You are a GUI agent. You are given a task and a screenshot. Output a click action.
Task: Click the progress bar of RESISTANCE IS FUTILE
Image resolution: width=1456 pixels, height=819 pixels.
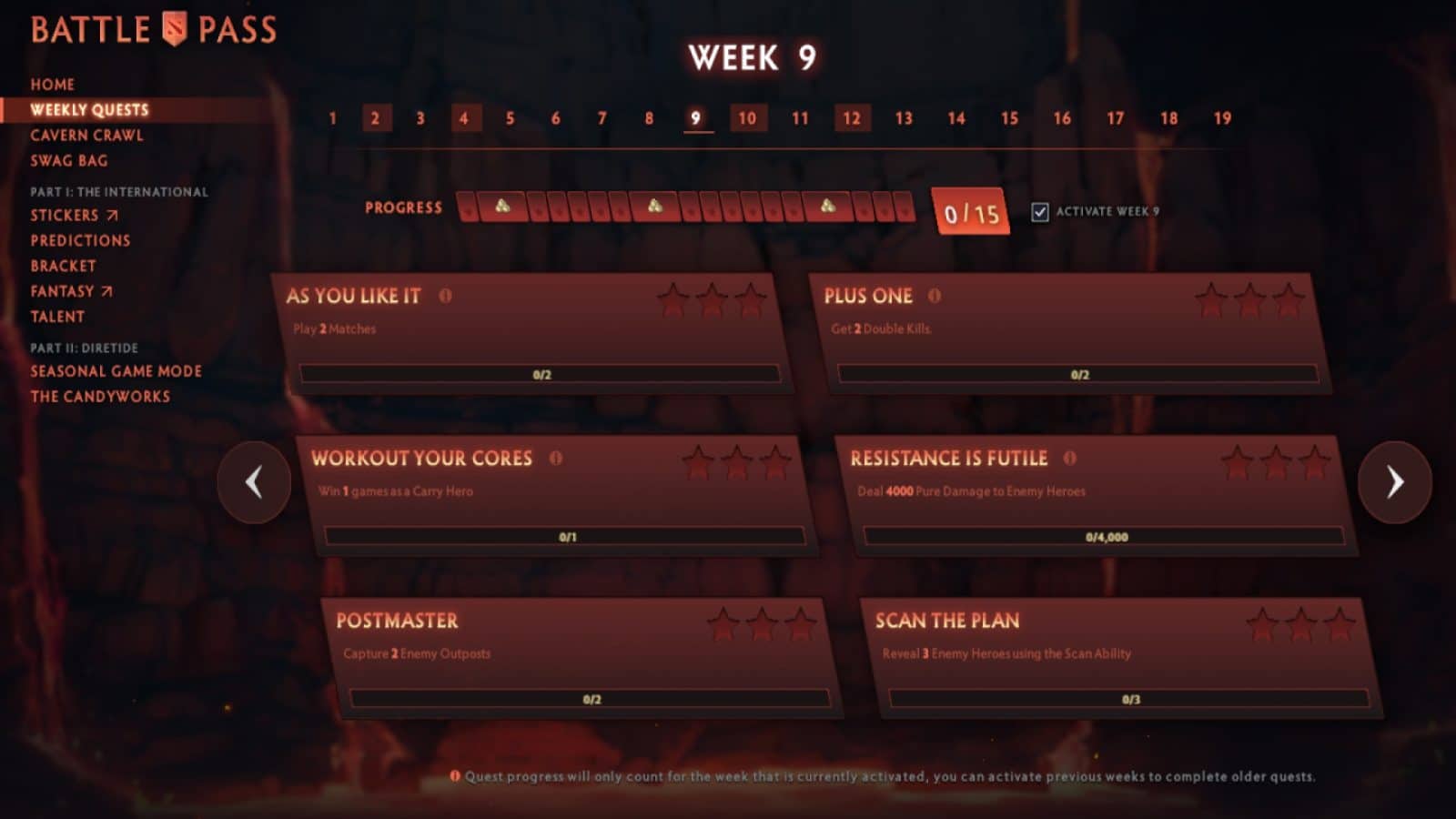tap(1107, 536)
